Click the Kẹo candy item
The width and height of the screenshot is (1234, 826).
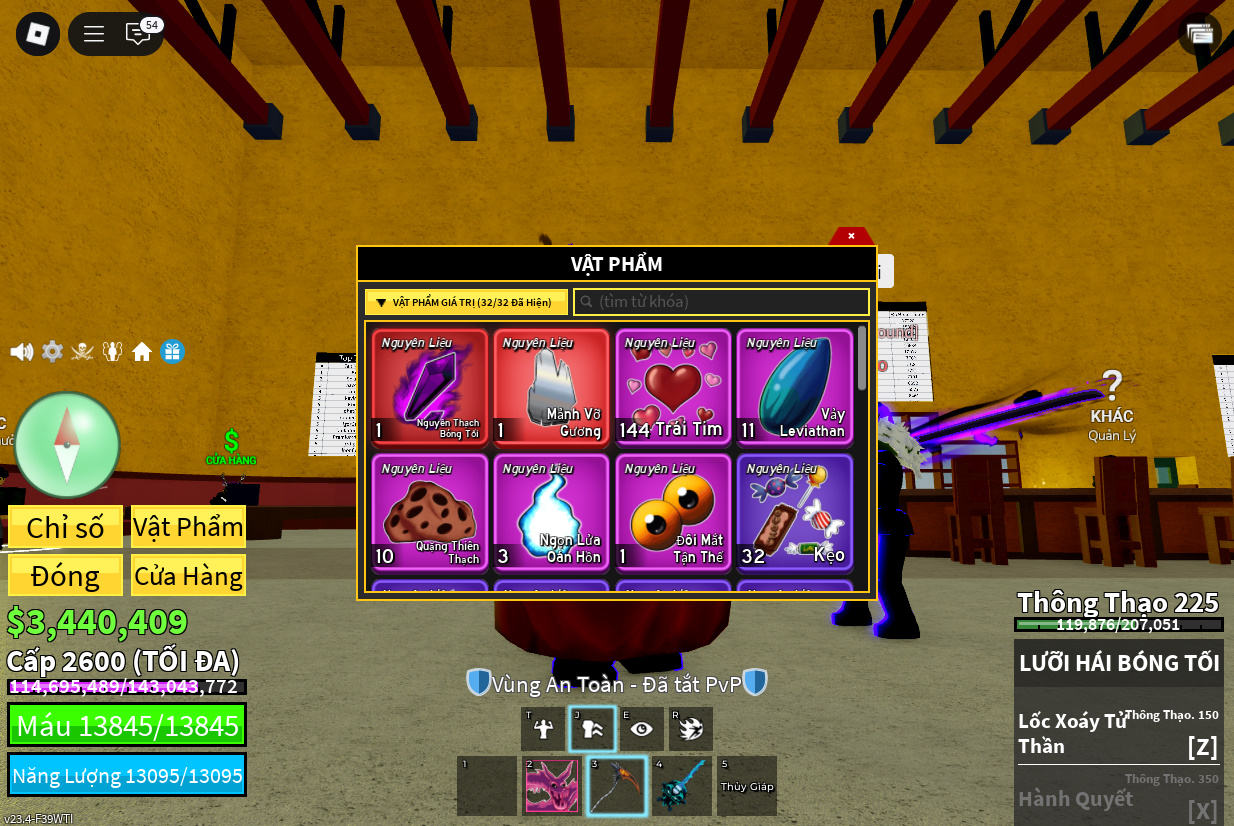point(795,512)
